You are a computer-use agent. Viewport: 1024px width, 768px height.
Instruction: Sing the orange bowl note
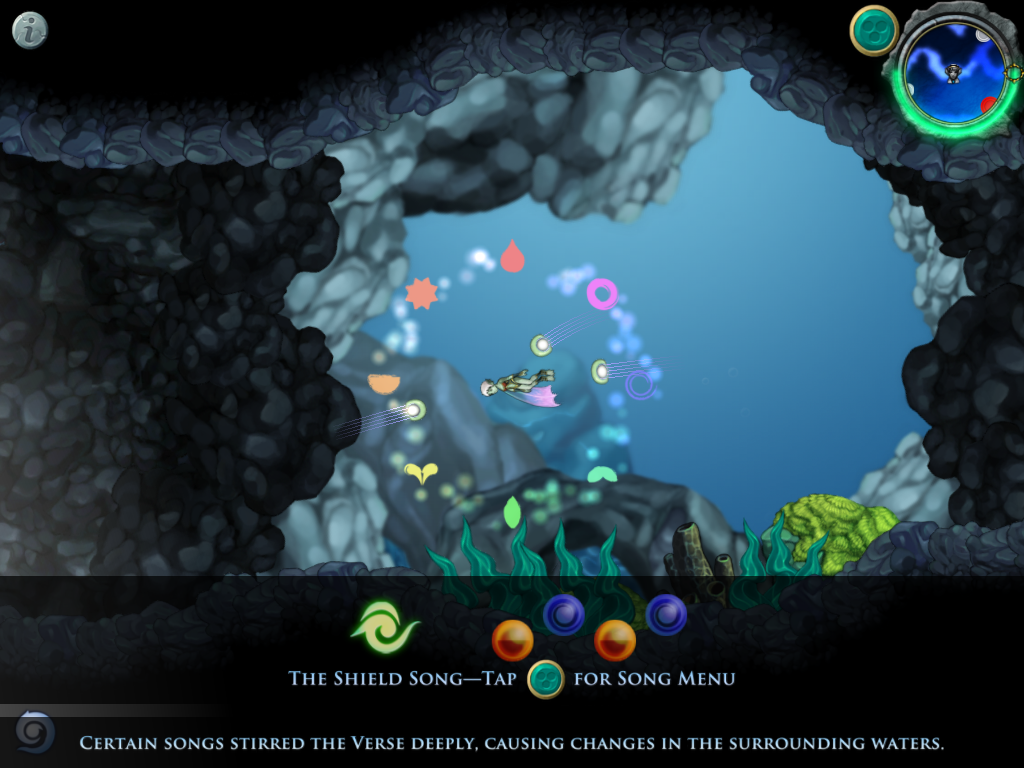click(x=384, y=383)
